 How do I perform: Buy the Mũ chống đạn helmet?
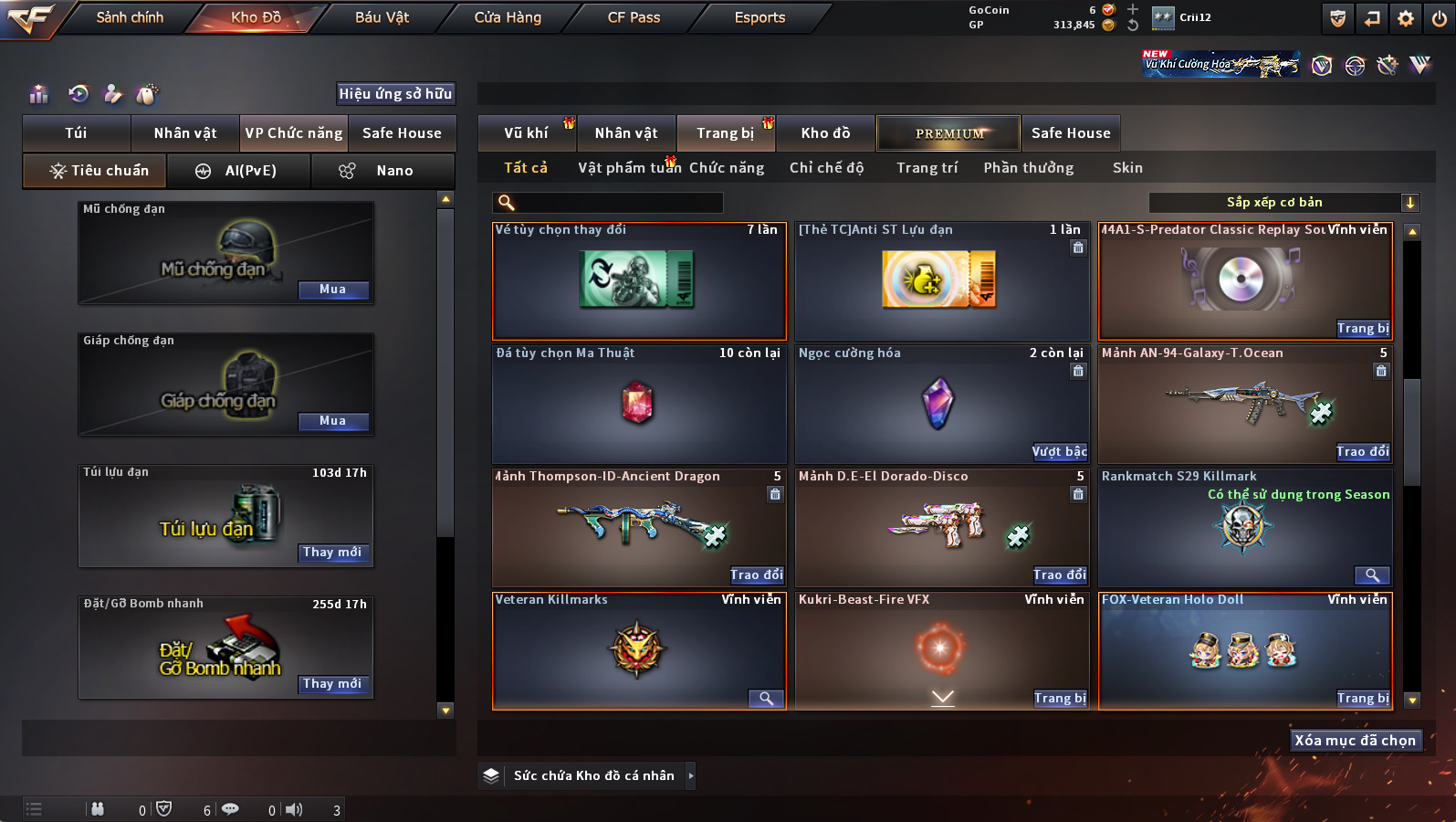(x=333, y=290)
